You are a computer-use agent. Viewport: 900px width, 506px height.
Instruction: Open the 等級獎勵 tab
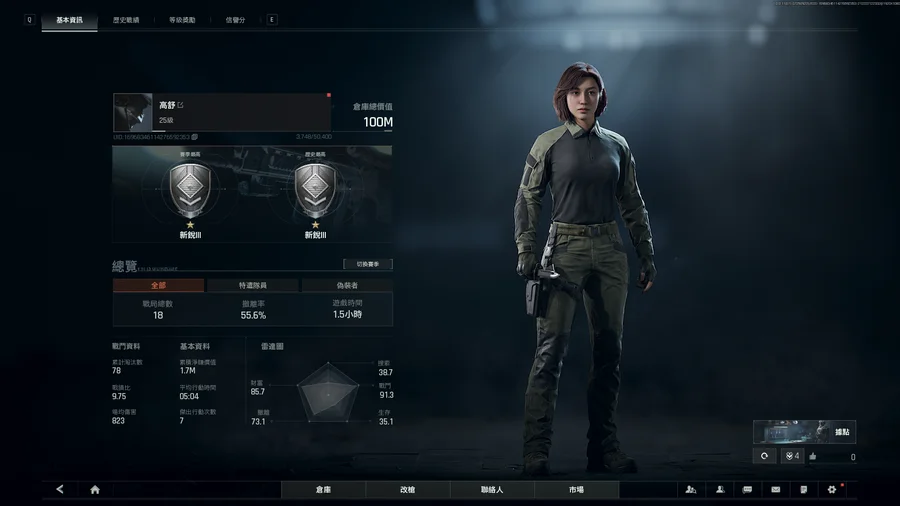coord(182,20)
